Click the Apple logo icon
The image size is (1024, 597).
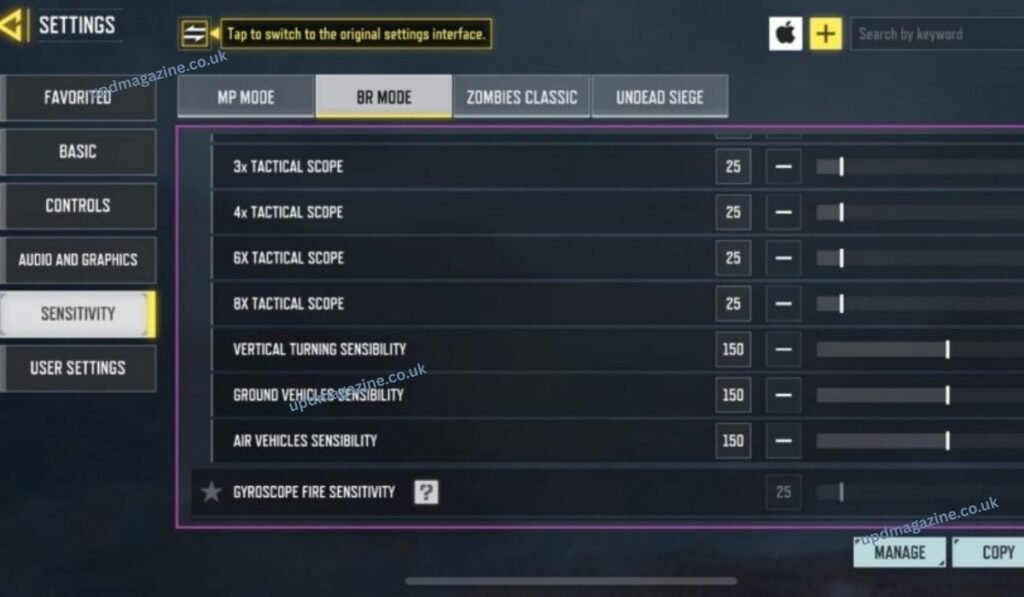(x=785, y=34)
